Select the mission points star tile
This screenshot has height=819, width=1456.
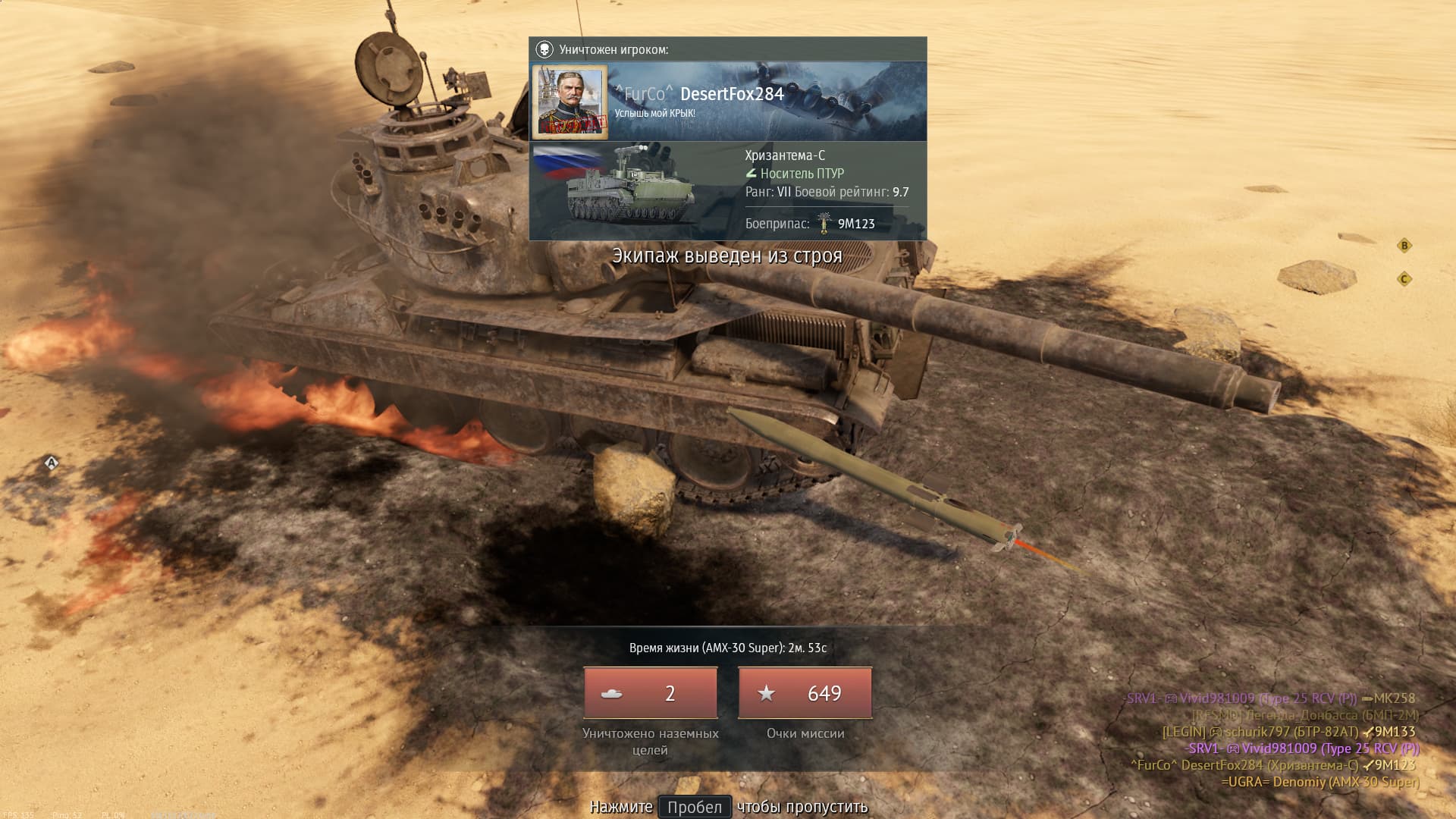coord(805,693)
